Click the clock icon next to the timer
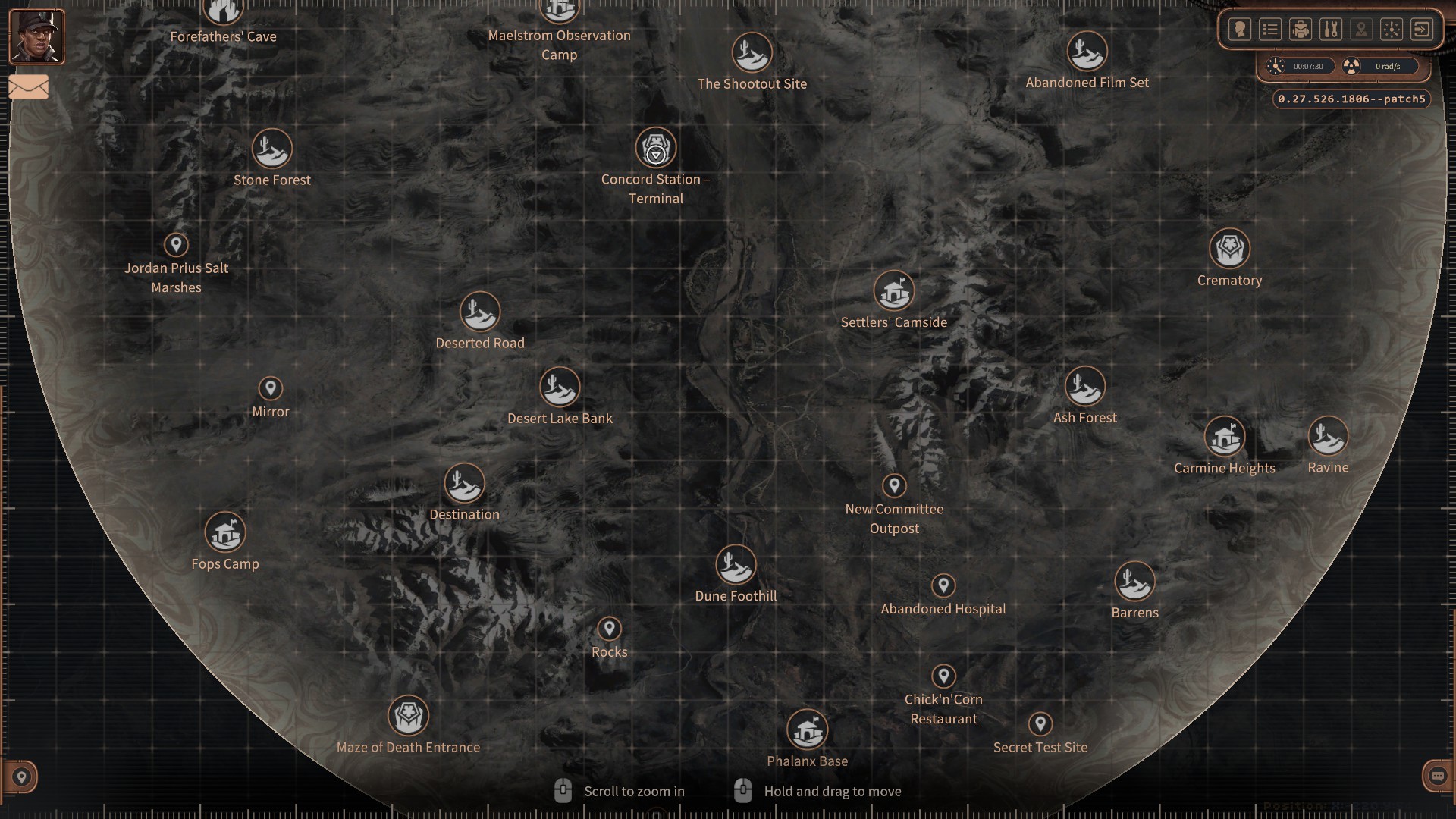The image size is (1456, 819). 1276,66
